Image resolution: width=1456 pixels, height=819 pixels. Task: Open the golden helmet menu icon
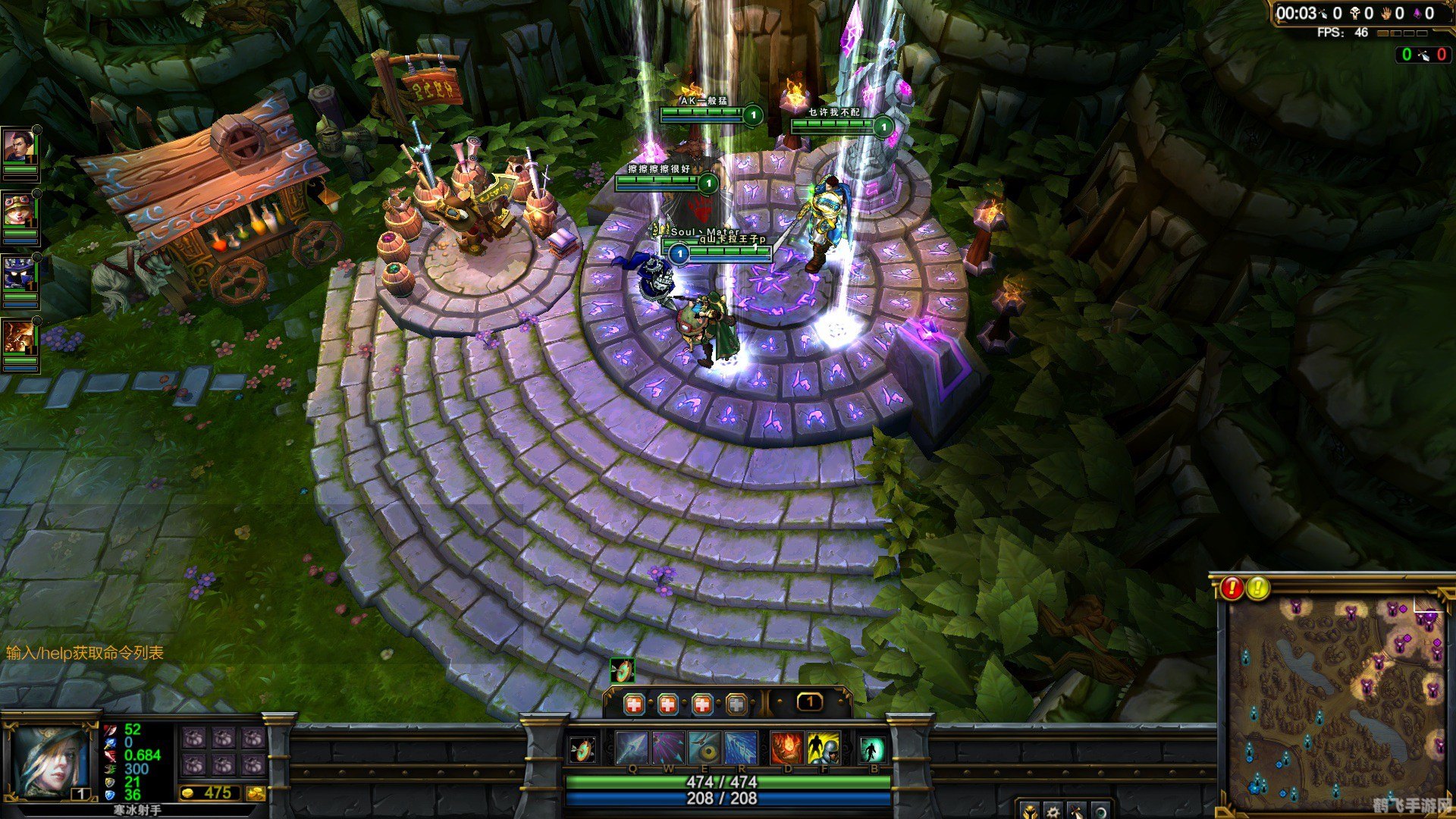coord(1029,811)
